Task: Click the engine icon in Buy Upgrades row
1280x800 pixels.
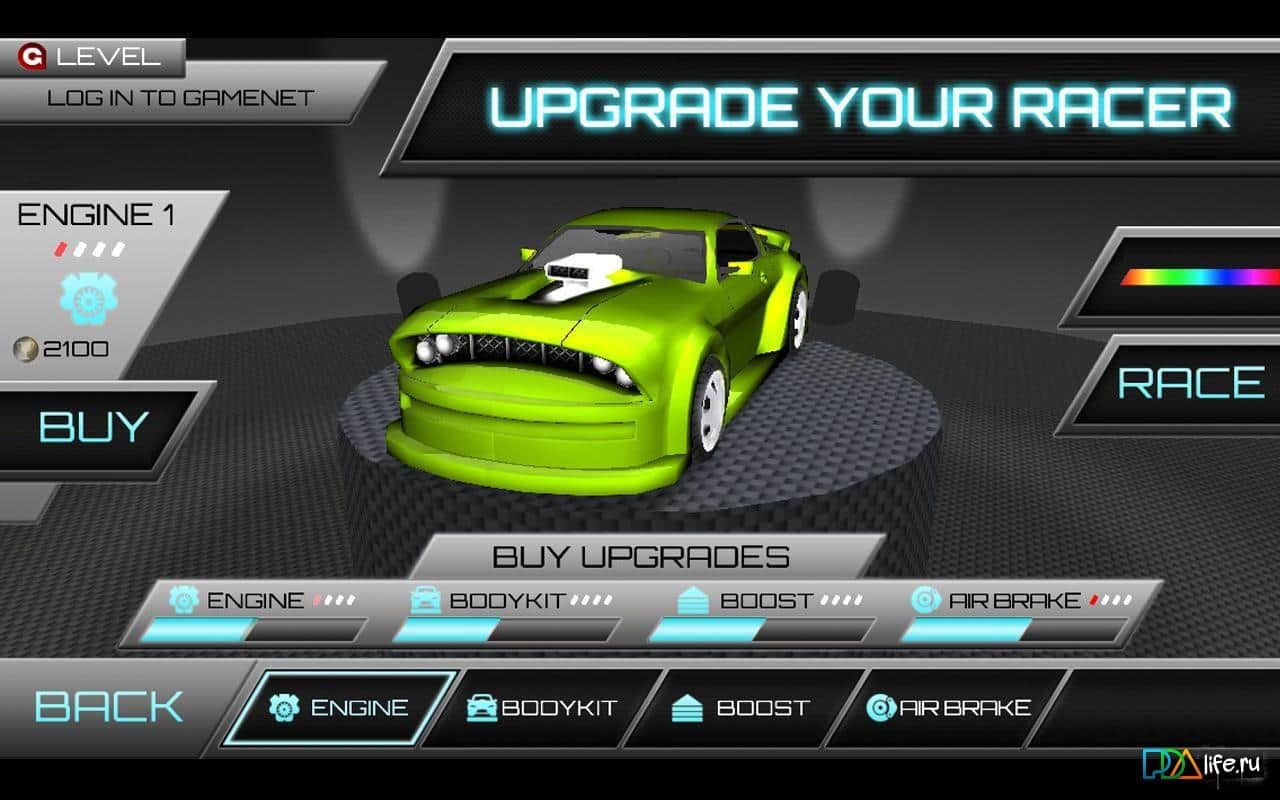Action: point(181,600)
